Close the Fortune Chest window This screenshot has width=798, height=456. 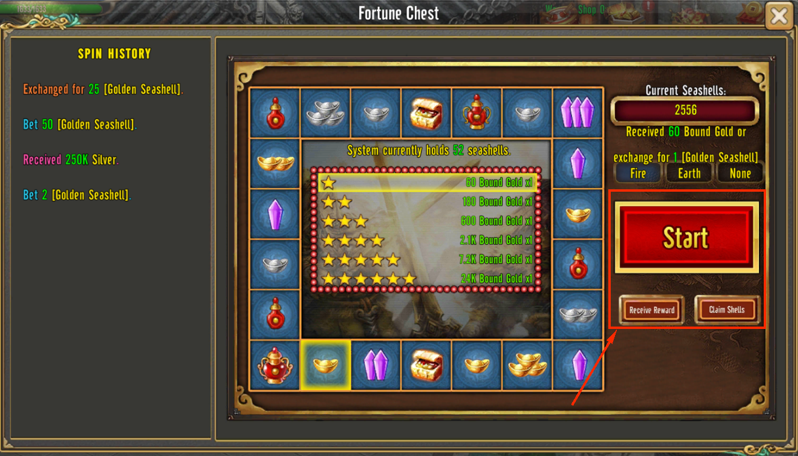tap(779, 16)
